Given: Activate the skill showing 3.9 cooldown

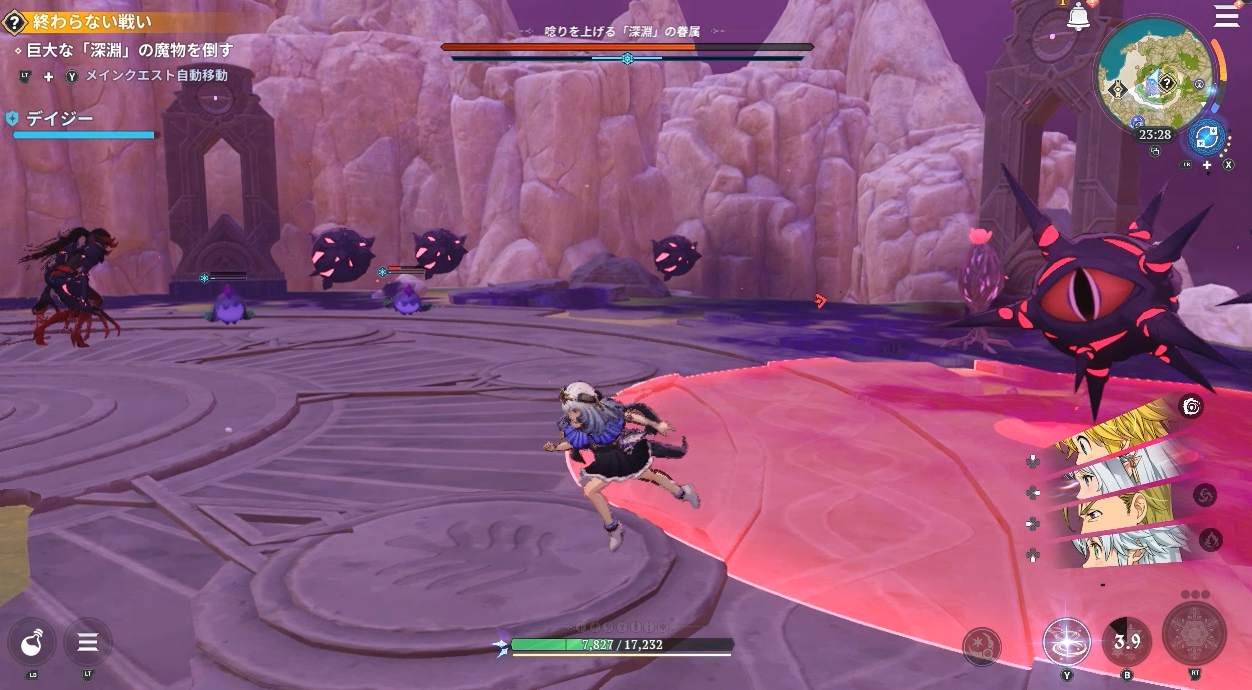Looking at the screenshot, I should point(1127,641).
